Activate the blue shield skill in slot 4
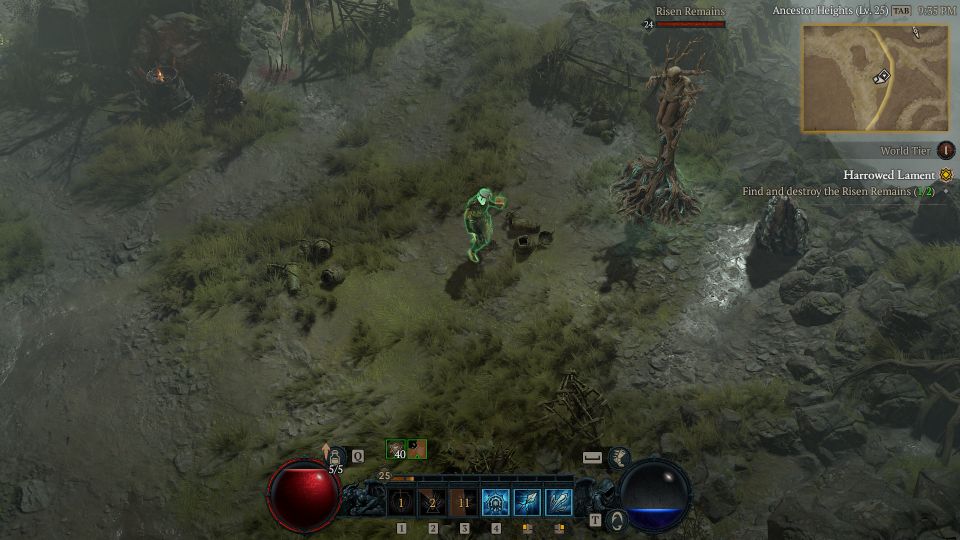Image resolution: width=960 pixels, height=540 pixels. pos(496,502)
